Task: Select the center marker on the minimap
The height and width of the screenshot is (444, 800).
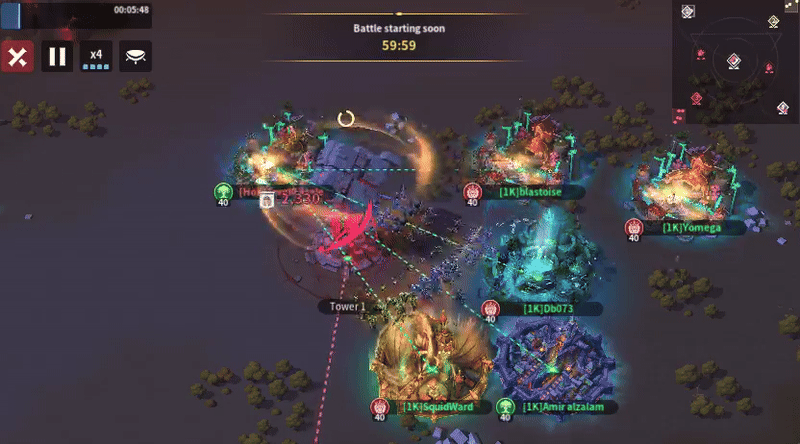Action: (734, 62)
